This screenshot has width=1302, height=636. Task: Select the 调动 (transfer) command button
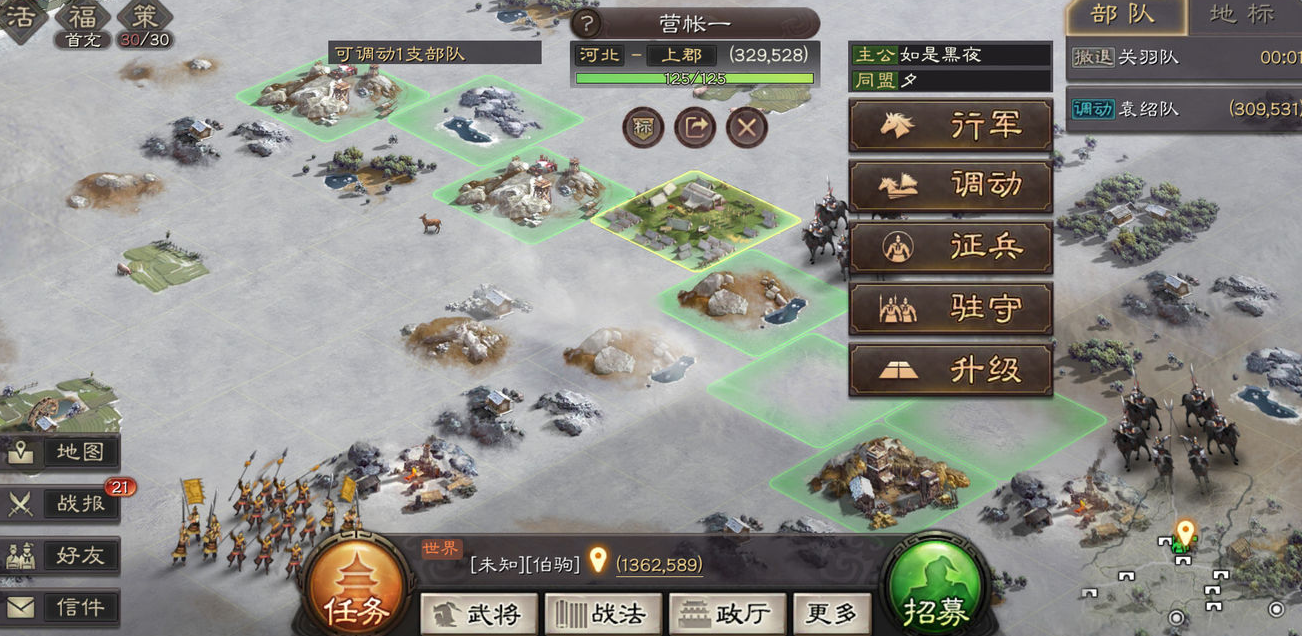click(x=950, y=186)
